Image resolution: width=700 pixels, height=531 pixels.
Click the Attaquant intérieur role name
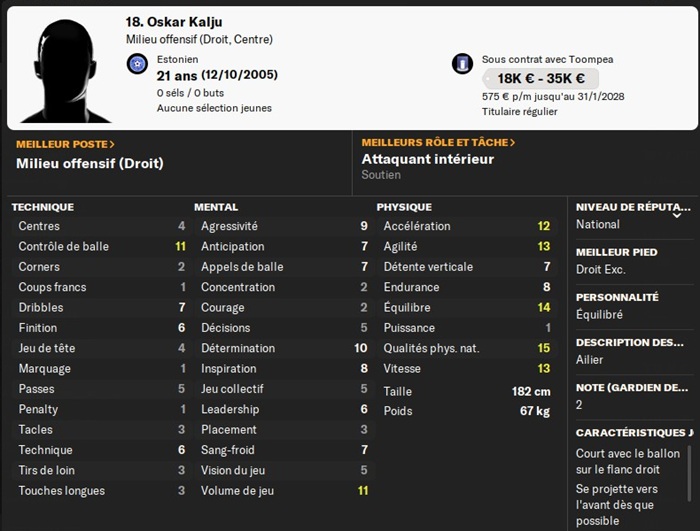click(x=428, y=159)
